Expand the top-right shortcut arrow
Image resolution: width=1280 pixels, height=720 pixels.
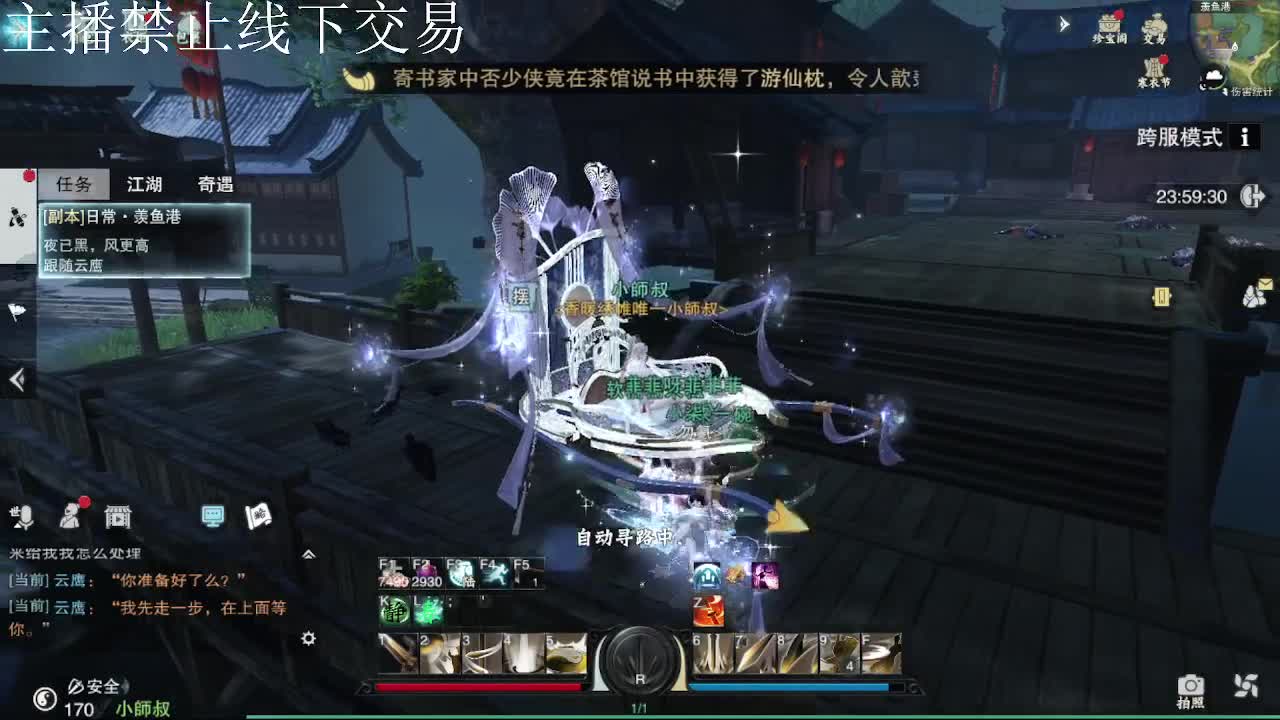1064,22
